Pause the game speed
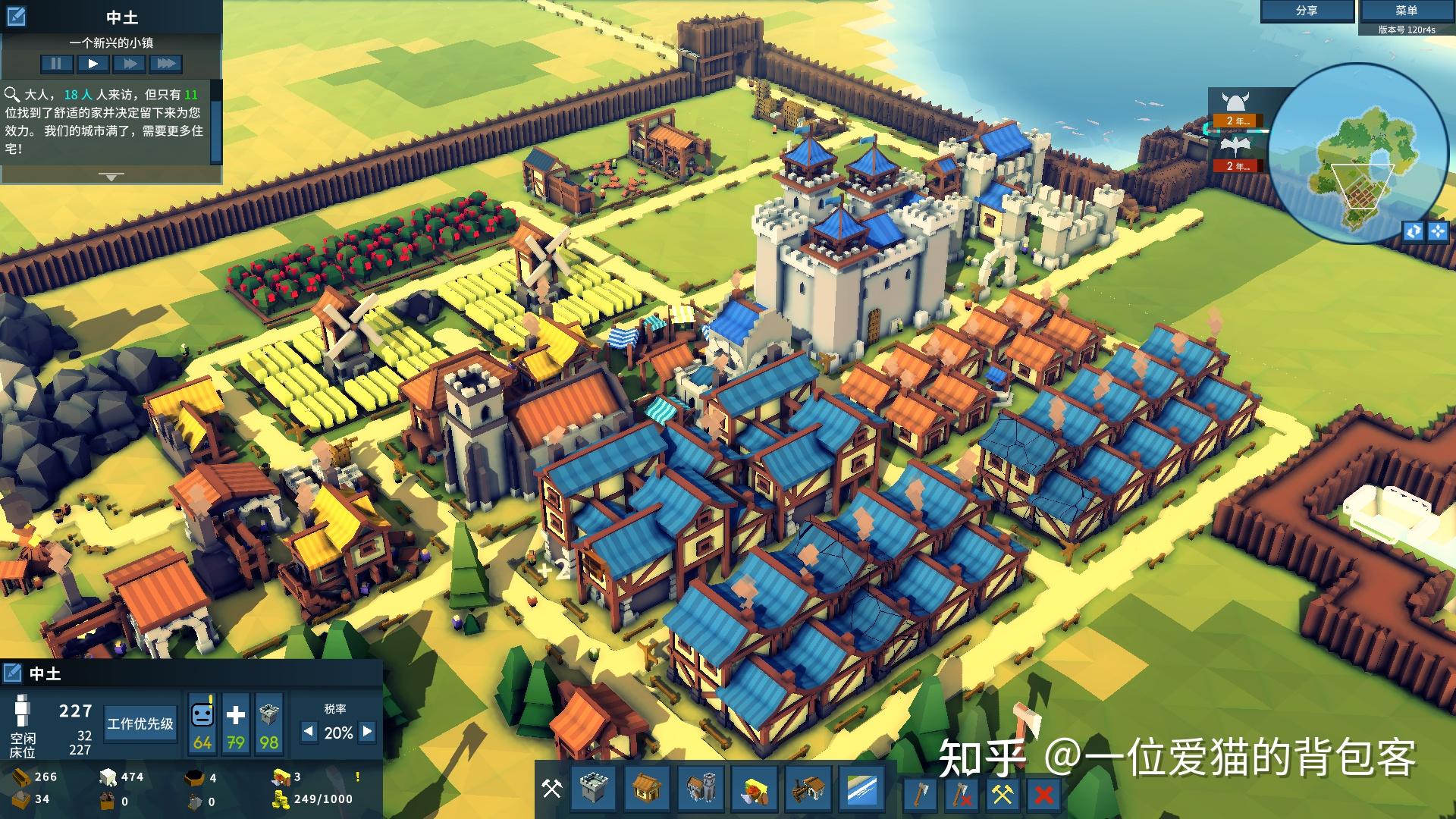1456x819 pixels. point(57,64)
